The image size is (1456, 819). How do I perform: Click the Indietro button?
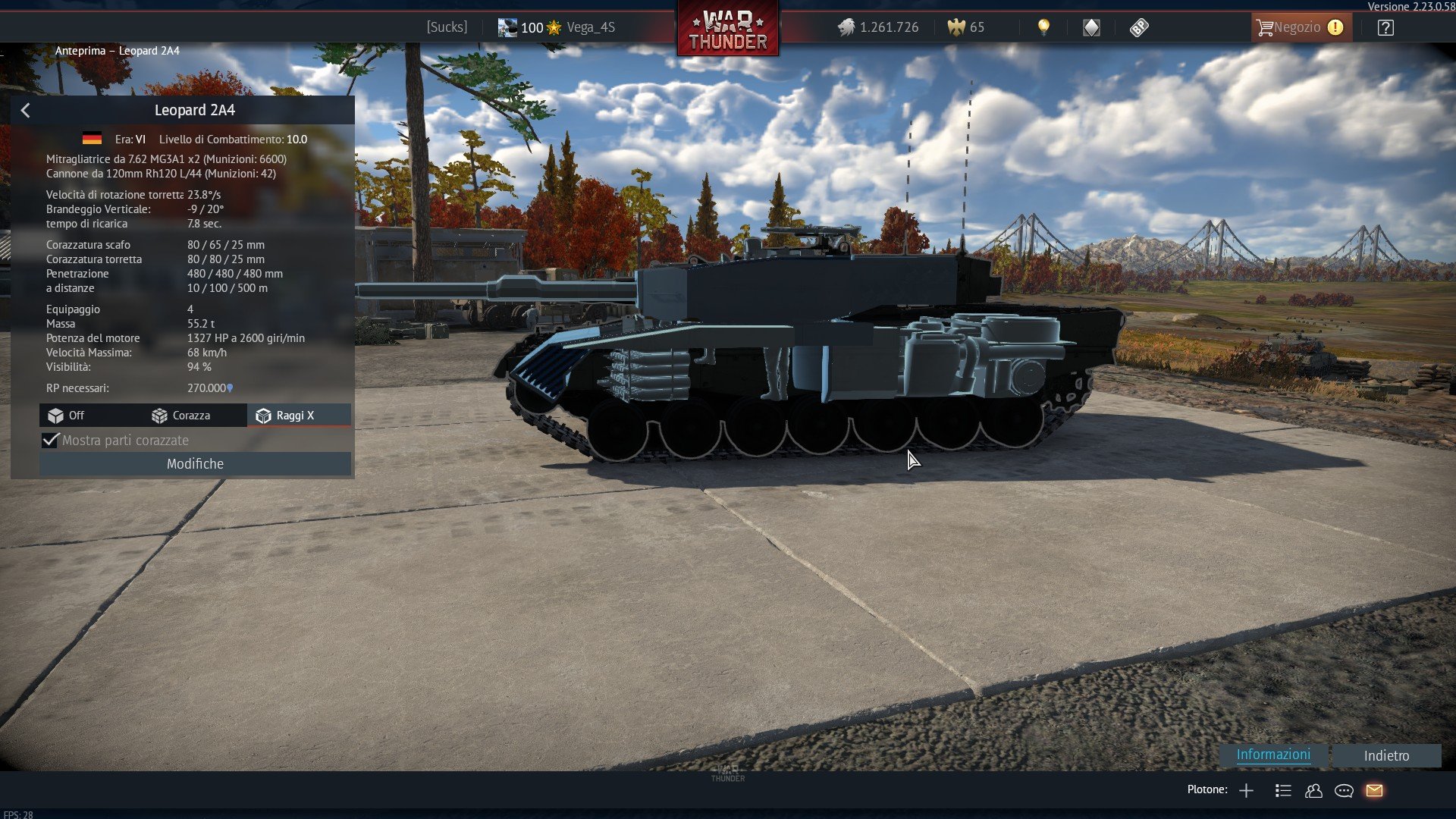[1386, 755]
